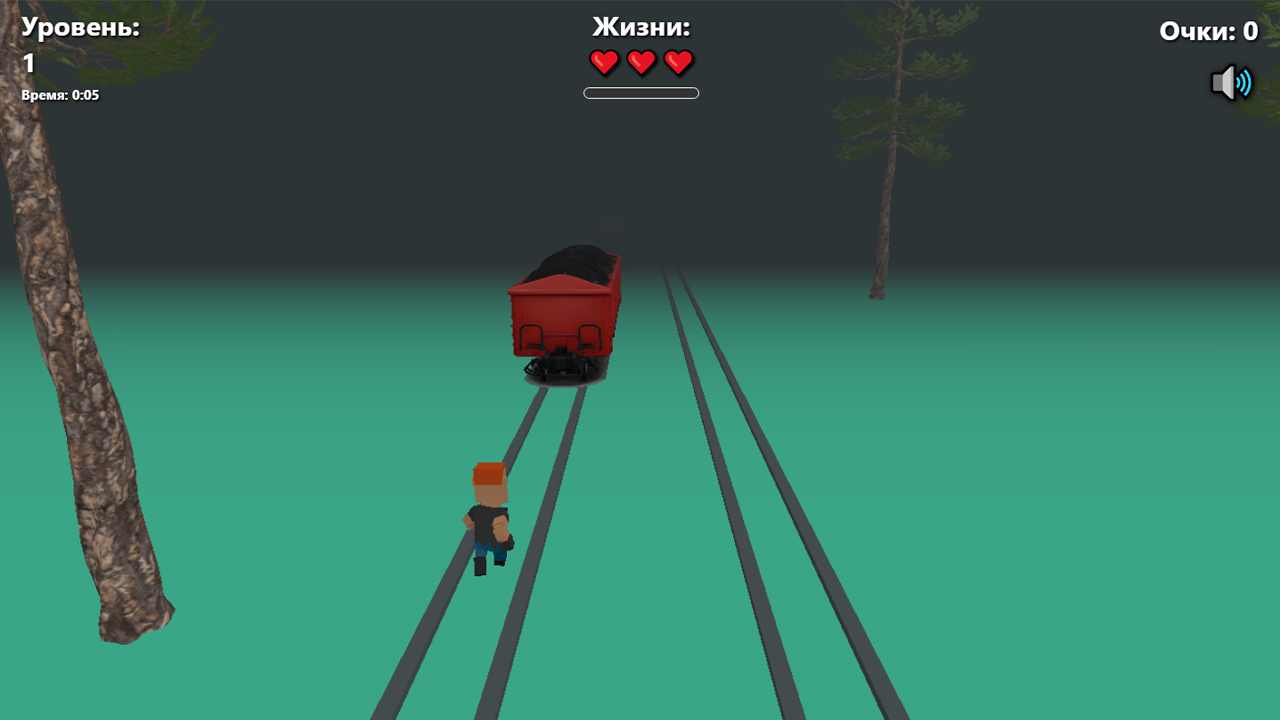1280x720 pixels.
Task: Expand the Очки score display
Action: coord(1208,31)
